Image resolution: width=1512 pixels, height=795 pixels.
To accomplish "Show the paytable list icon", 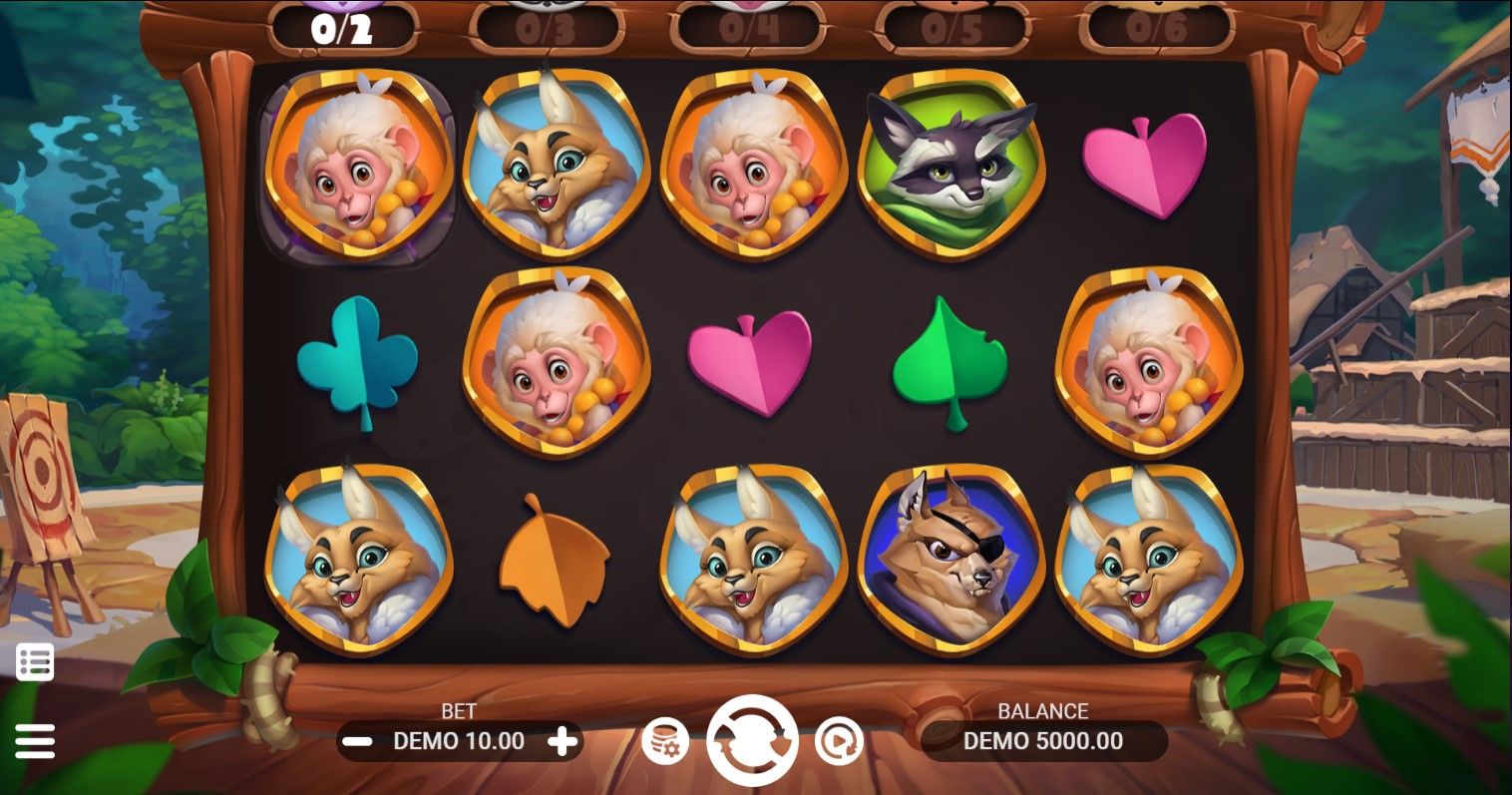I will [x=35, y=662].
